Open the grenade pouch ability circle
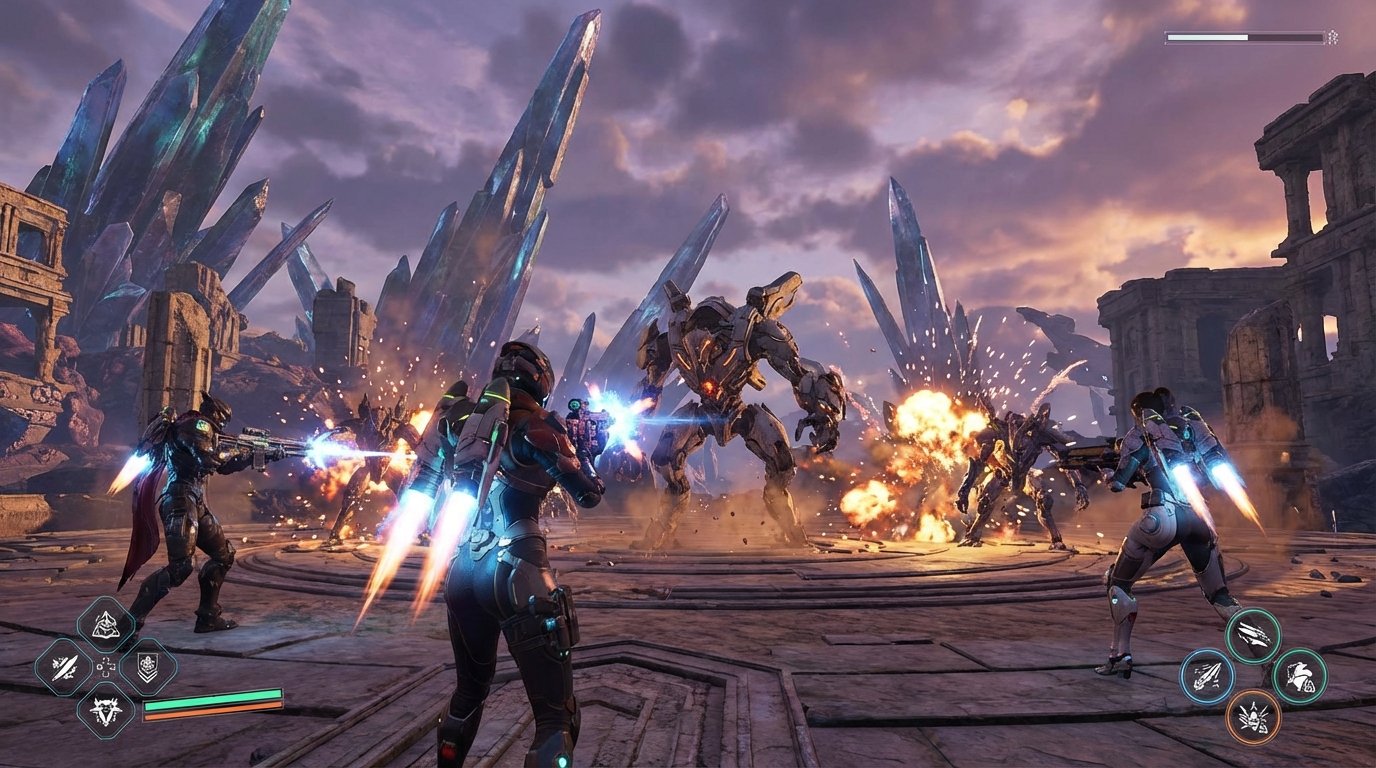Image resolution: width=1376 pixels, height=768 pixels. pyautogui.click(x=1300, y=675)
